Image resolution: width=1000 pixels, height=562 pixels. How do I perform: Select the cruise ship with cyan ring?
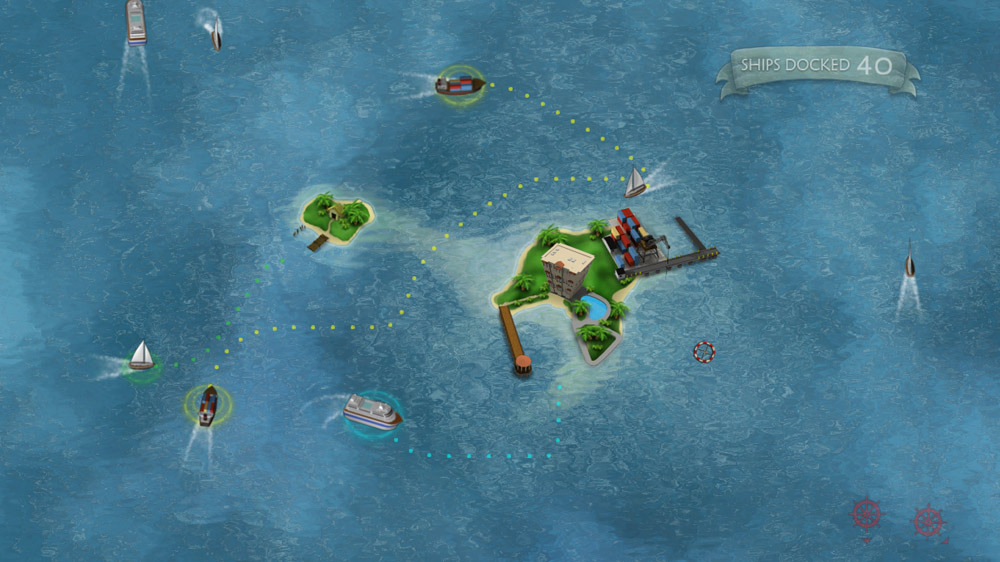372,411
